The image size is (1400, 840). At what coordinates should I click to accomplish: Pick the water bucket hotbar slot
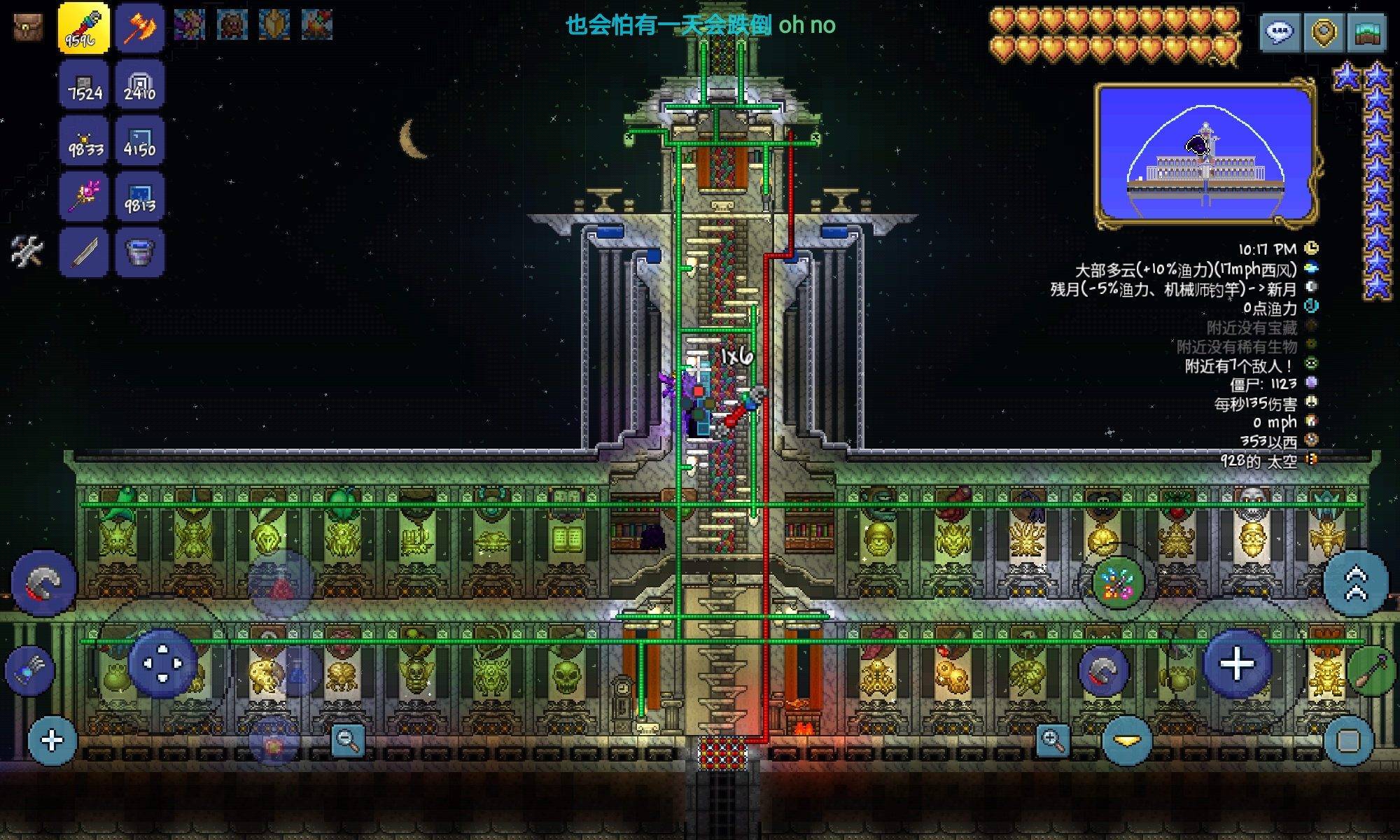(139, 252)
